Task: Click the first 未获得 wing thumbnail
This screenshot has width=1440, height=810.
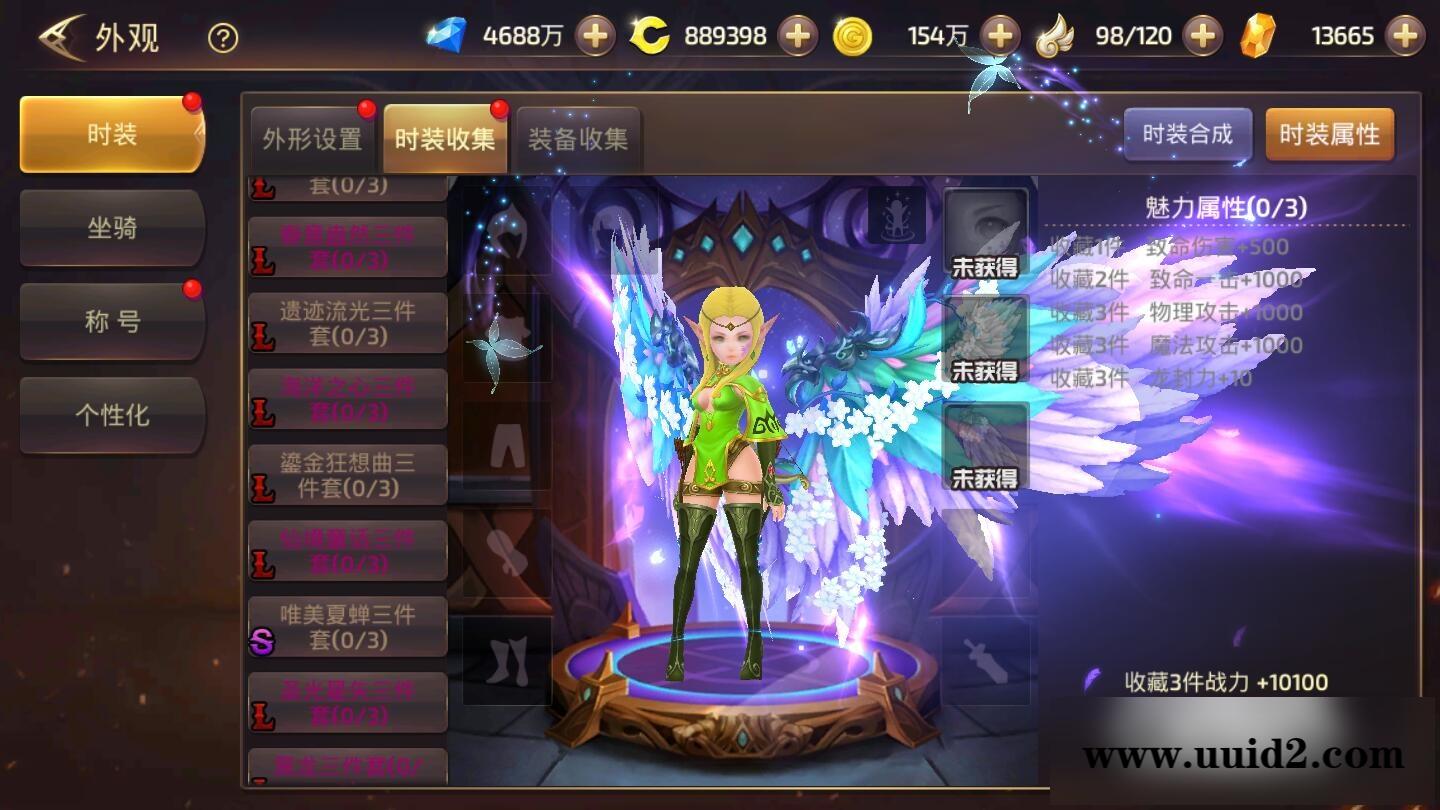Action: pos(984,235)
